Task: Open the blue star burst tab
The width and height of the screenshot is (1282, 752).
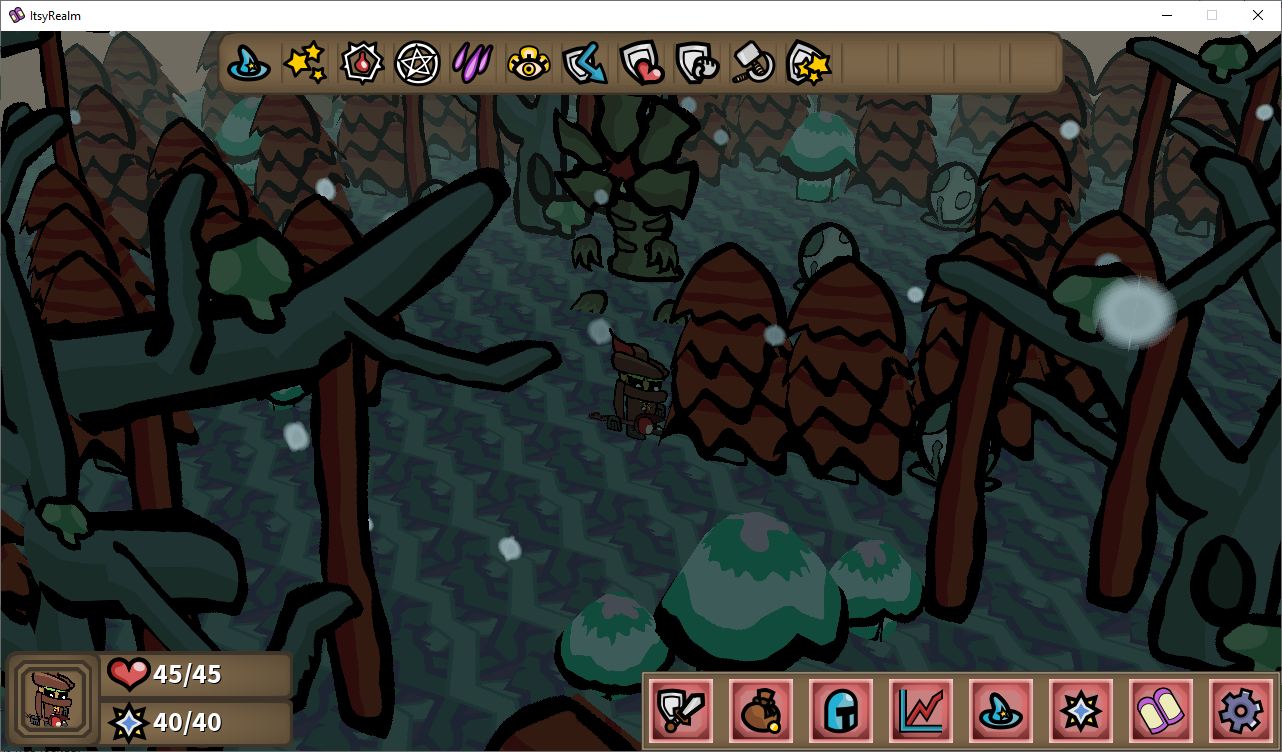Action: click(1081, 711)
